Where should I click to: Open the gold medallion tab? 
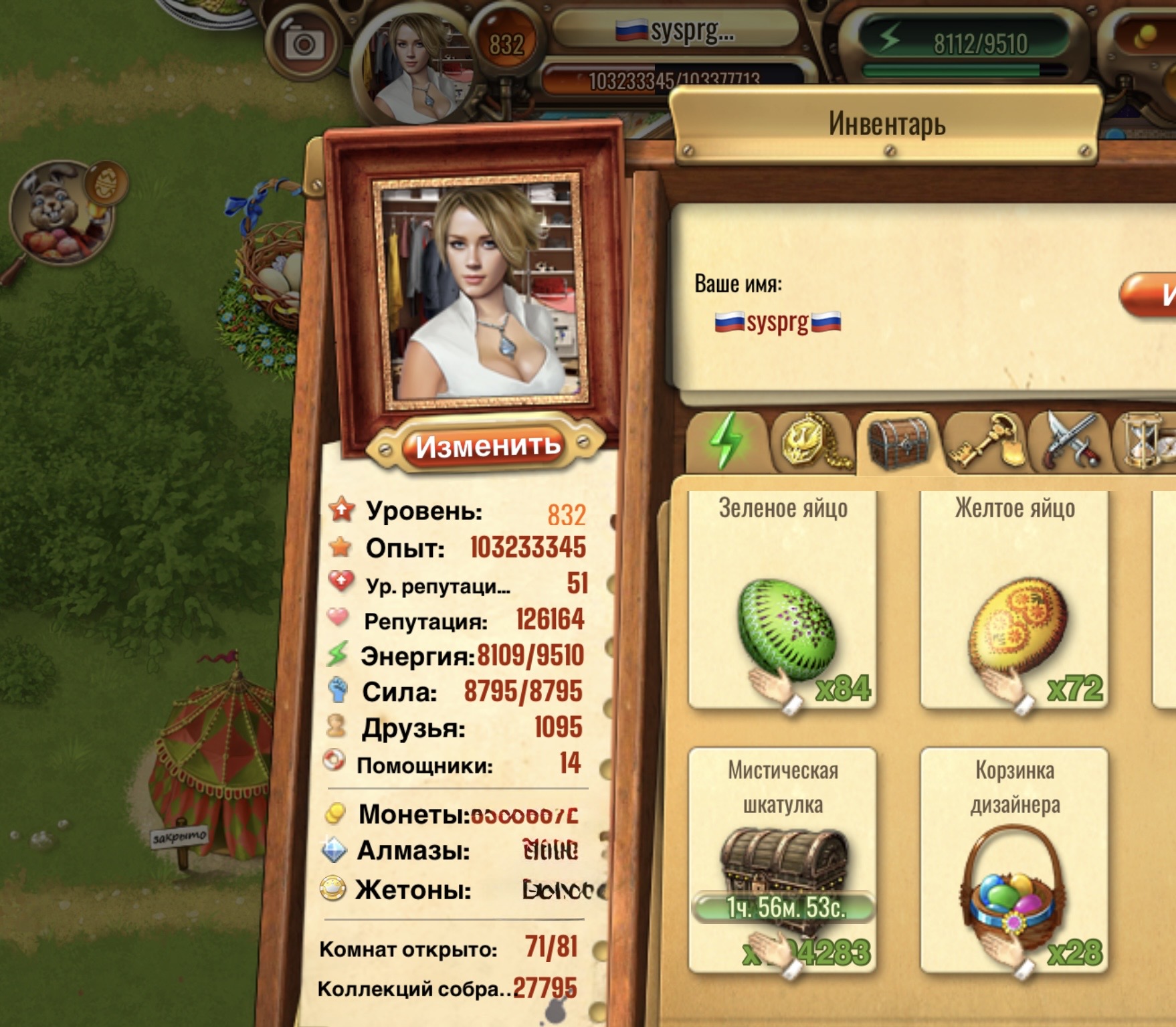(812, 441)
